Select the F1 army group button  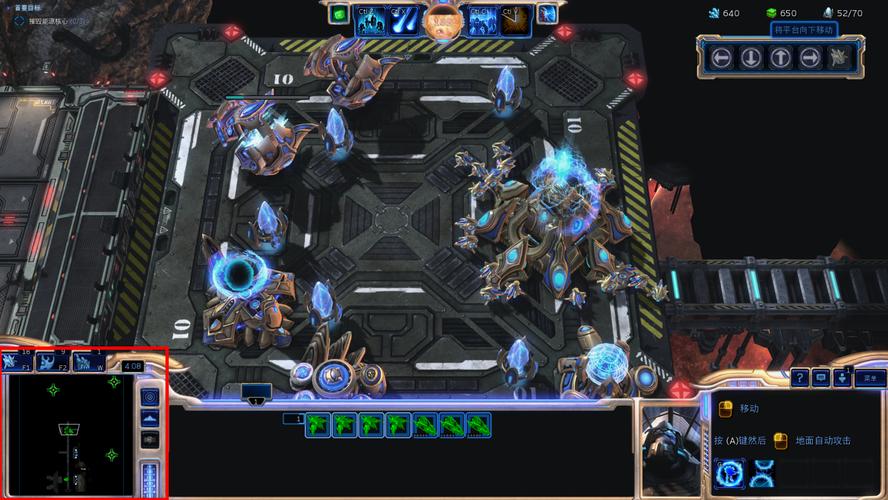point(18,362)
